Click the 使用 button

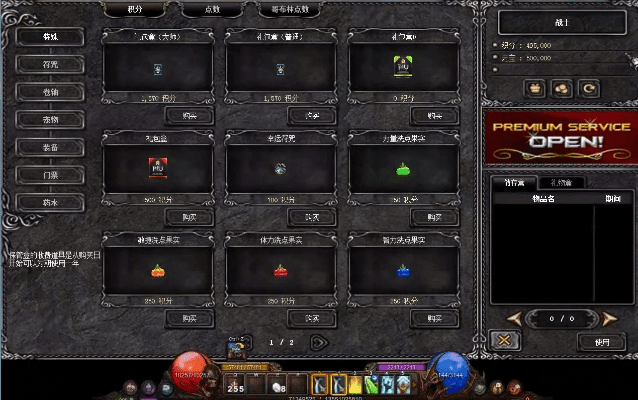point(602,341)
